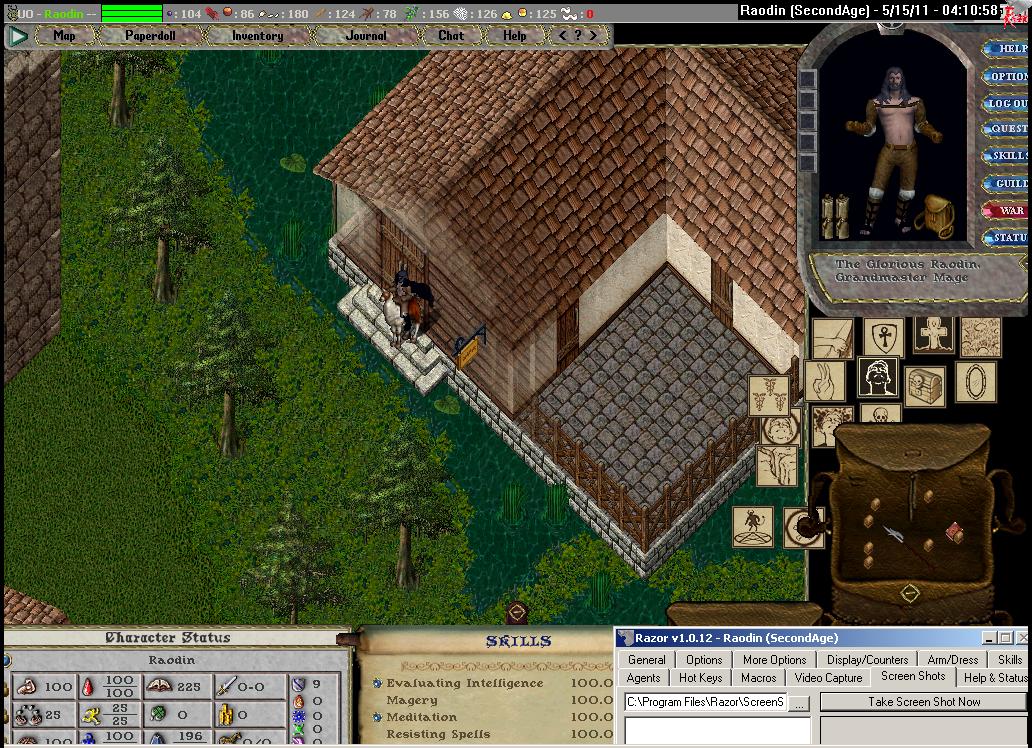Click Take Screen Shot Now button
Screen dimensions: 1032x748
tap(924, 702)
